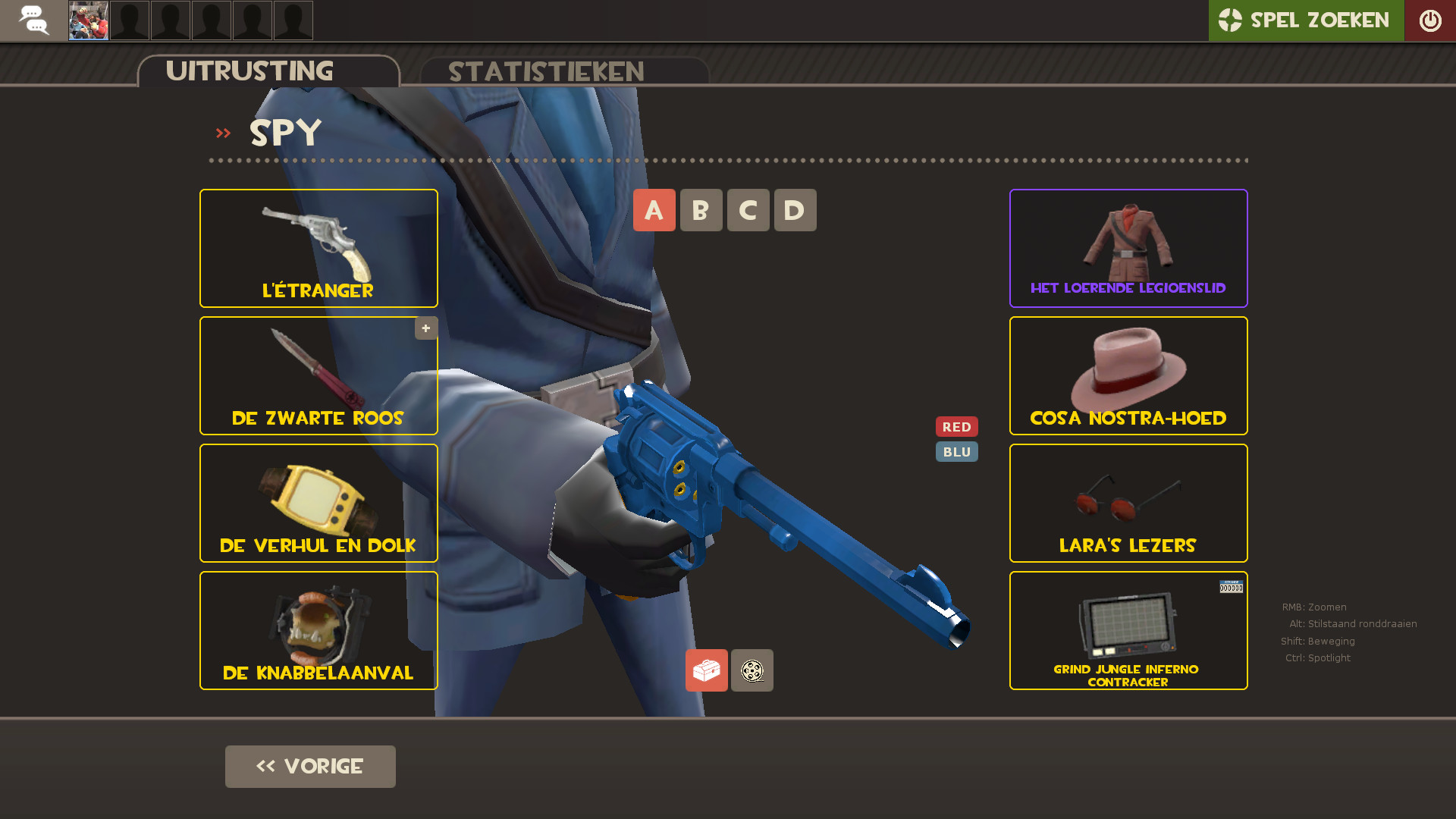Equip Het Loerende Legioenslid cosmetic
The width and height of the screenshot is (1456, 819).
coord(1128,248)
